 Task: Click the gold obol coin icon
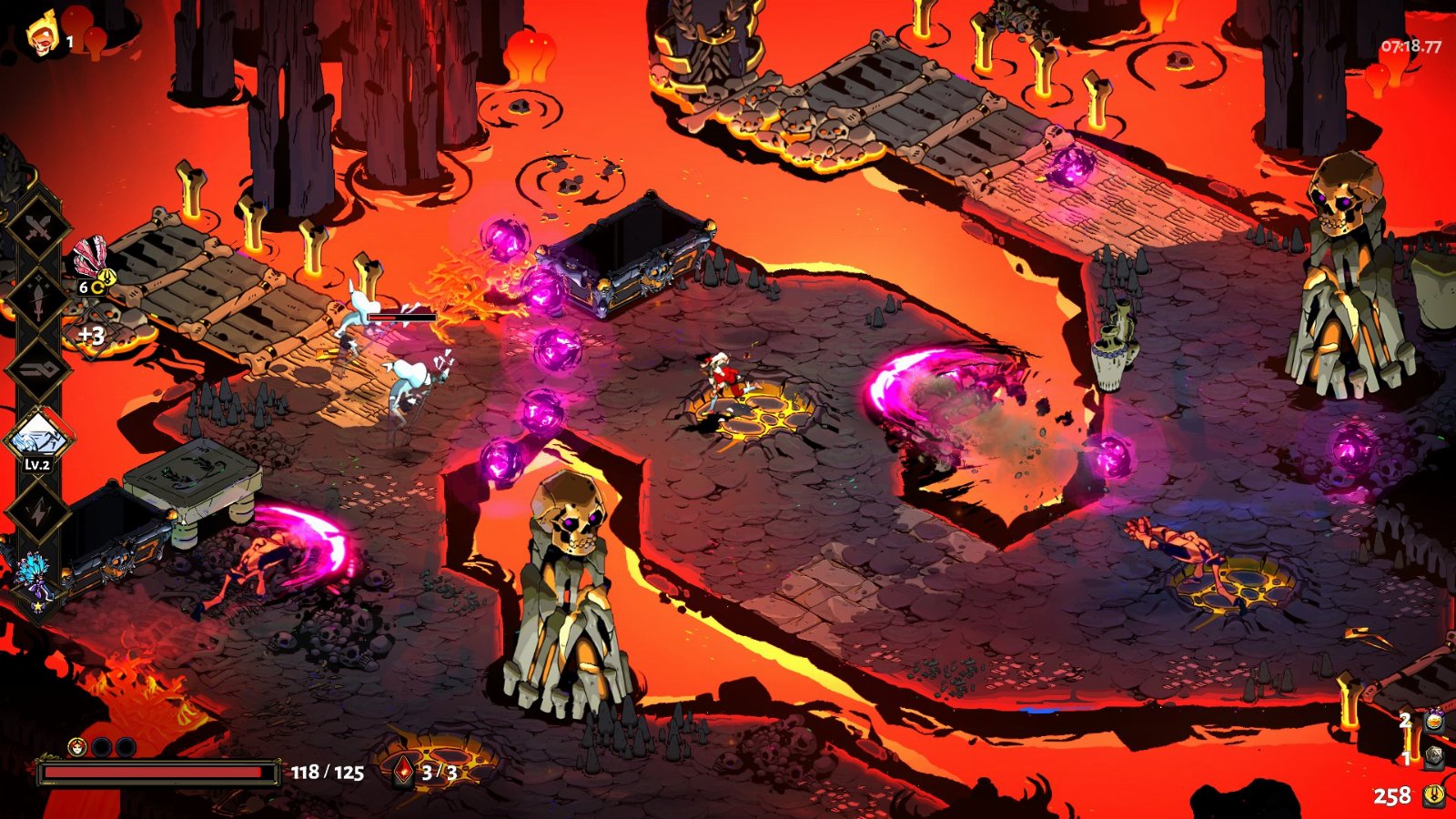click(x=1434, y=795)
